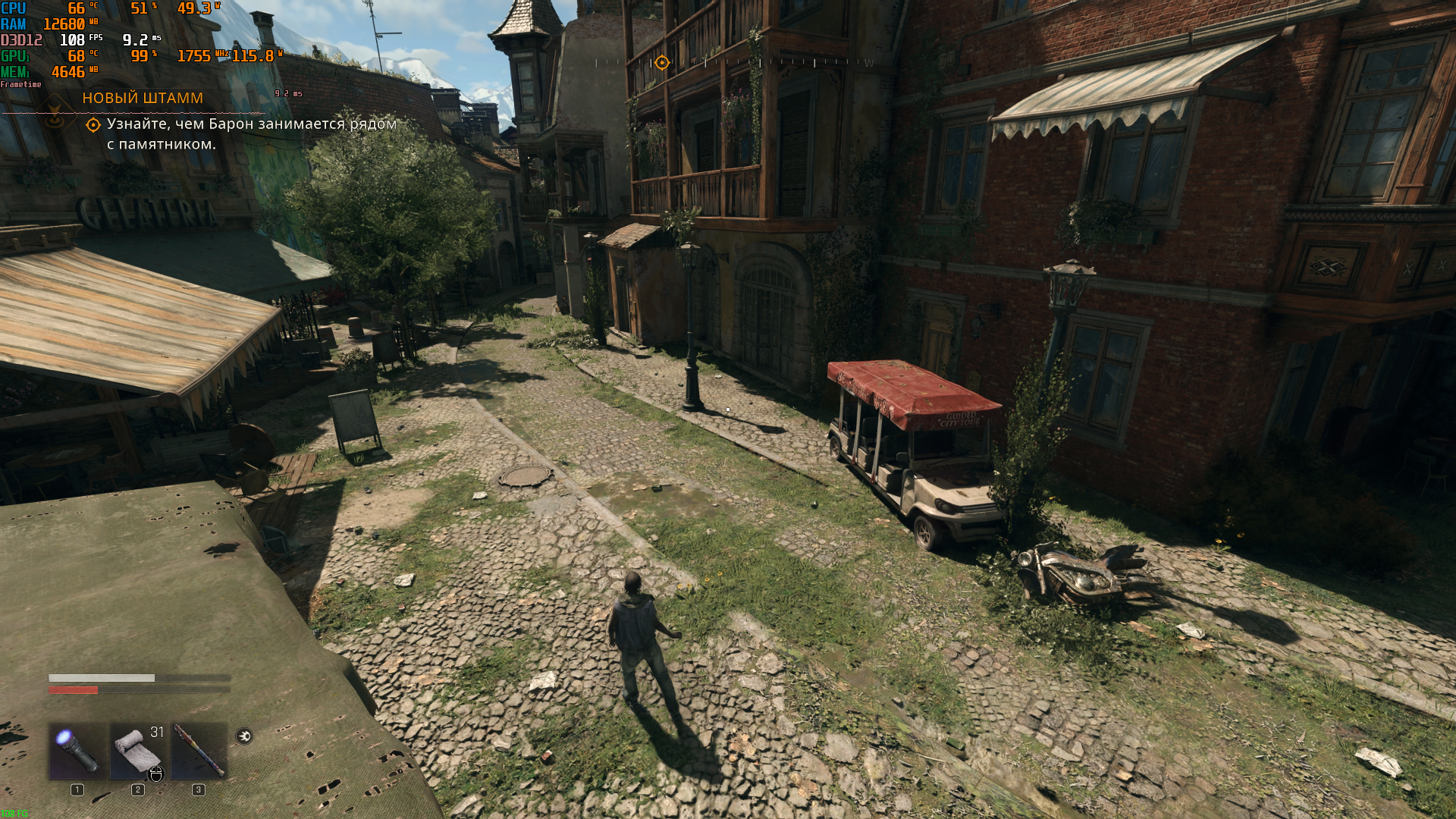Open the НОВЫЙ ШТАММ quest tracker

click(143, 98)
